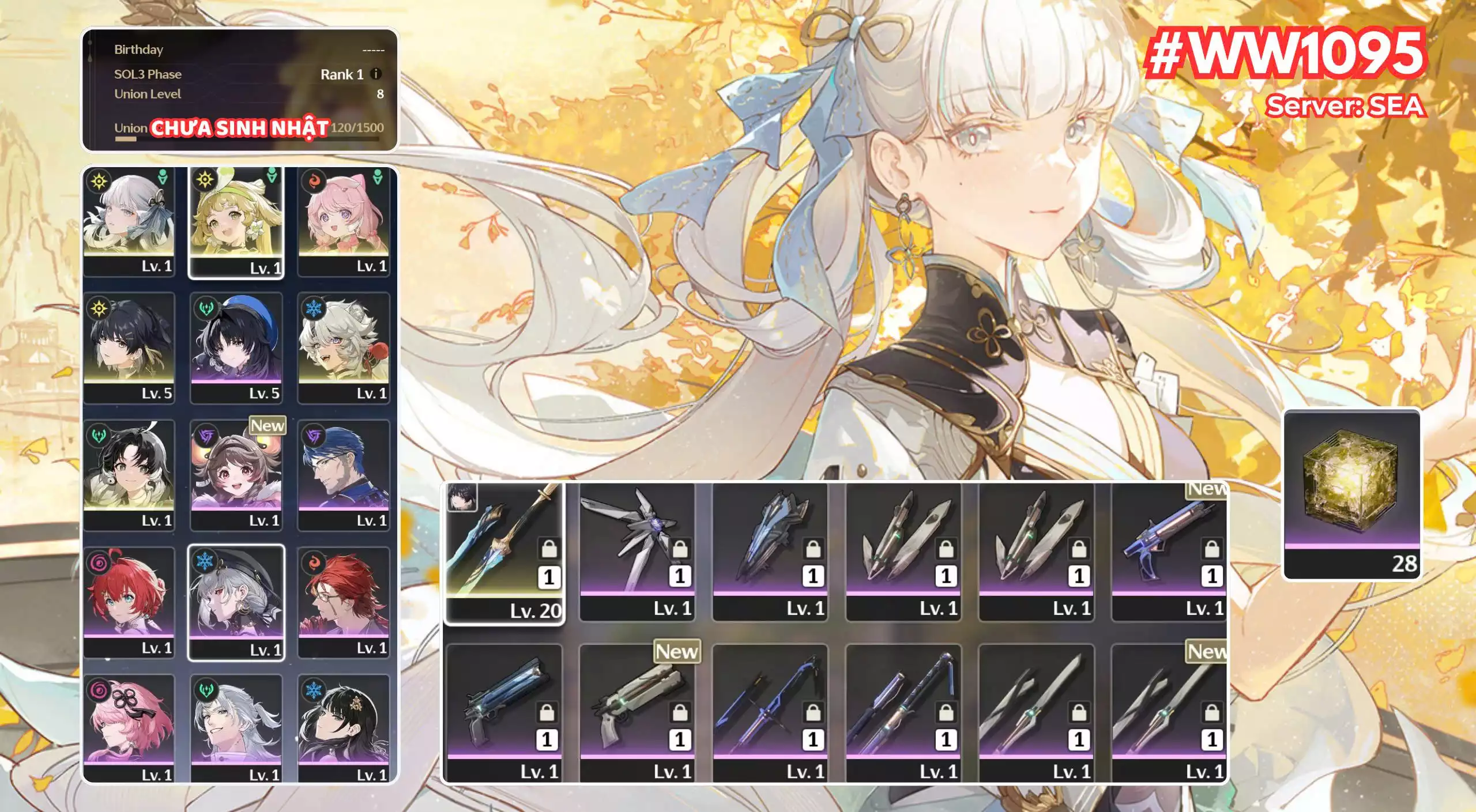1476x812 pixels.
Task: Pick the blue-haired man with glasses
Action: [344, 475]
